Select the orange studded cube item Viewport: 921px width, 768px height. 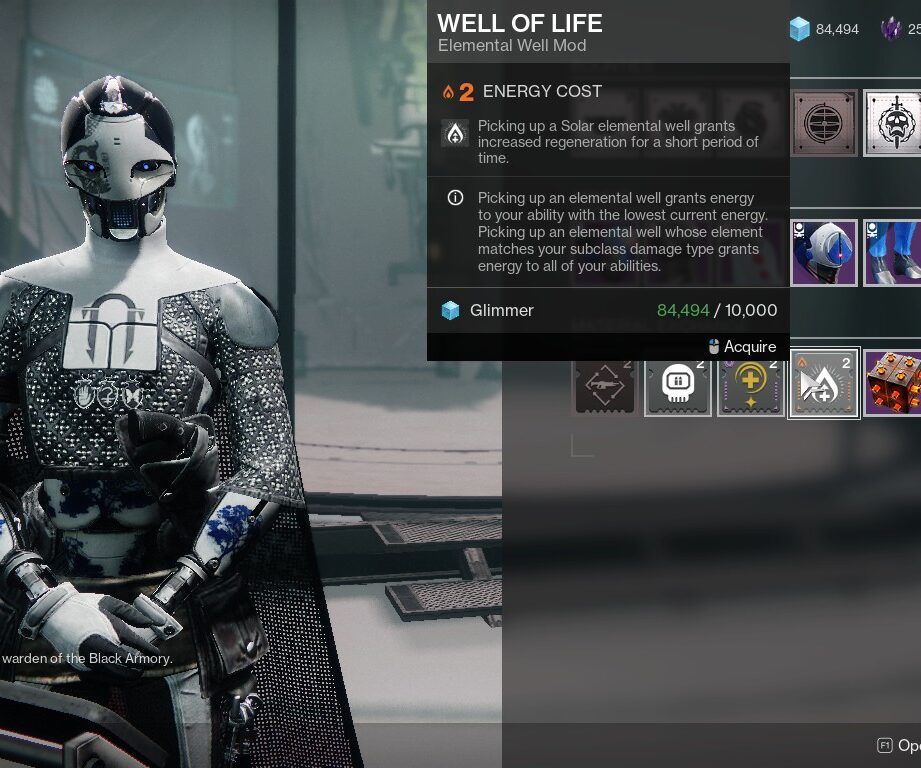(x=893, y=384)
